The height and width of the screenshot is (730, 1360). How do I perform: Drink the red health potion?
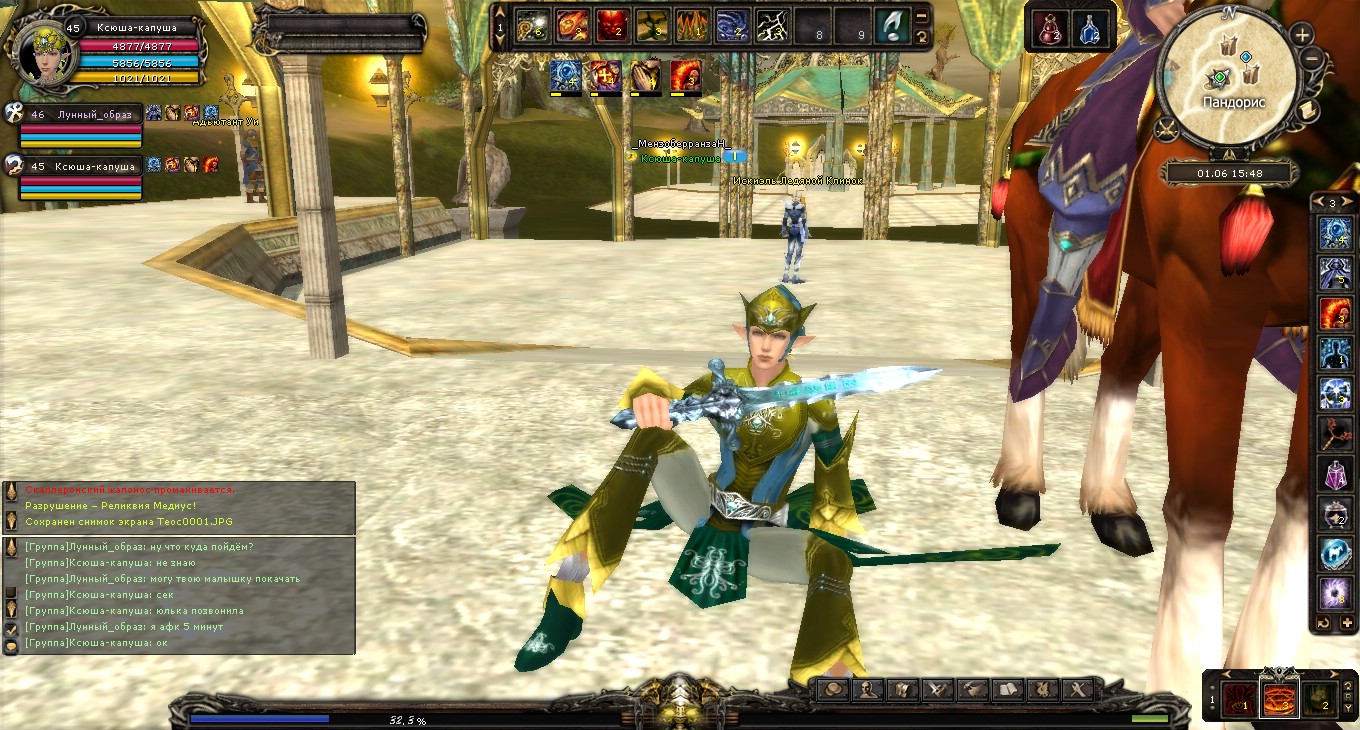(1050, 29)
